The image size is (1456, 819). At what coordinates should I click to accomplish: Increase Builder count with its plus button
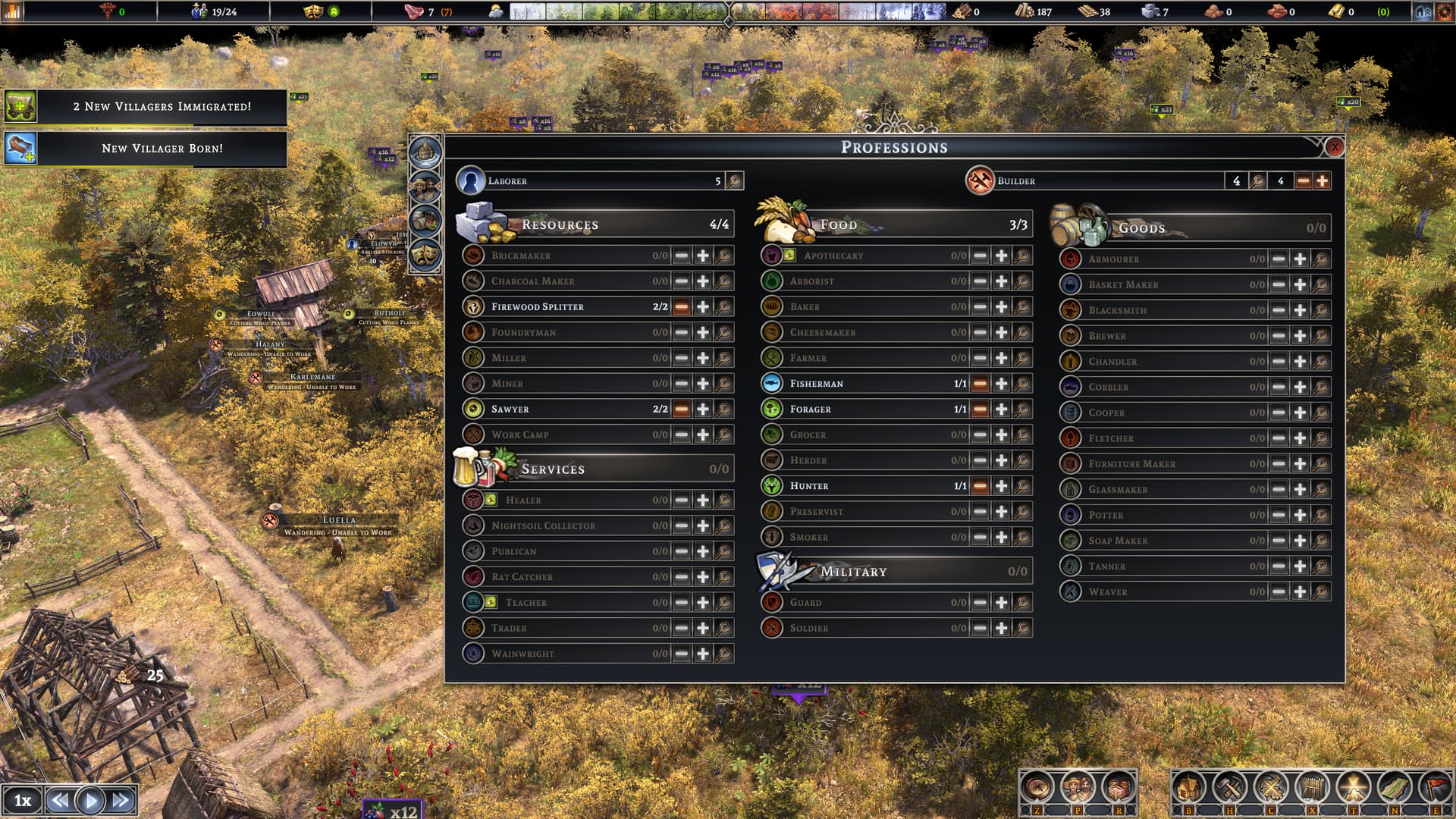(1320, 181)
